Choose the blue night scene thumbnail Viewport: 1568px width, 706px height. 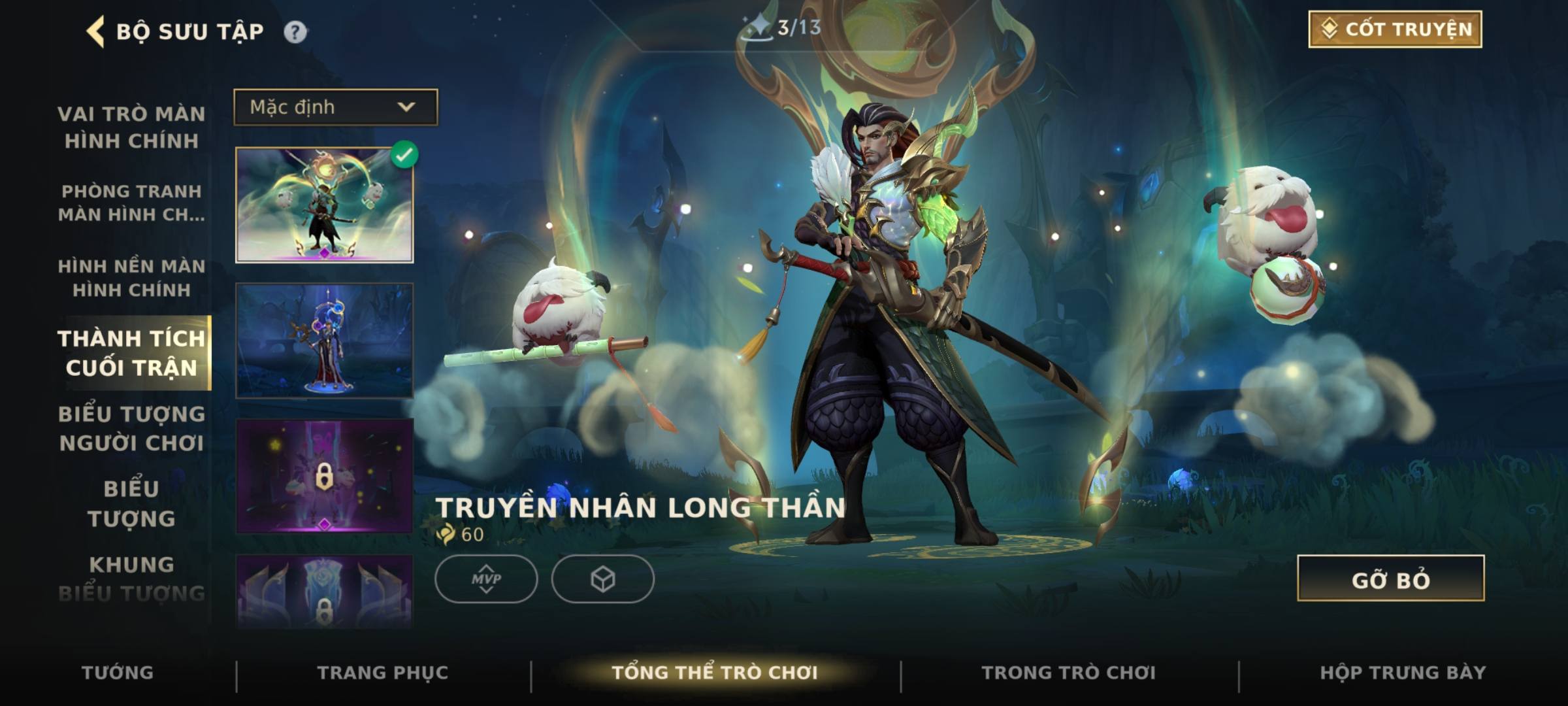click(x=324, y=341)
